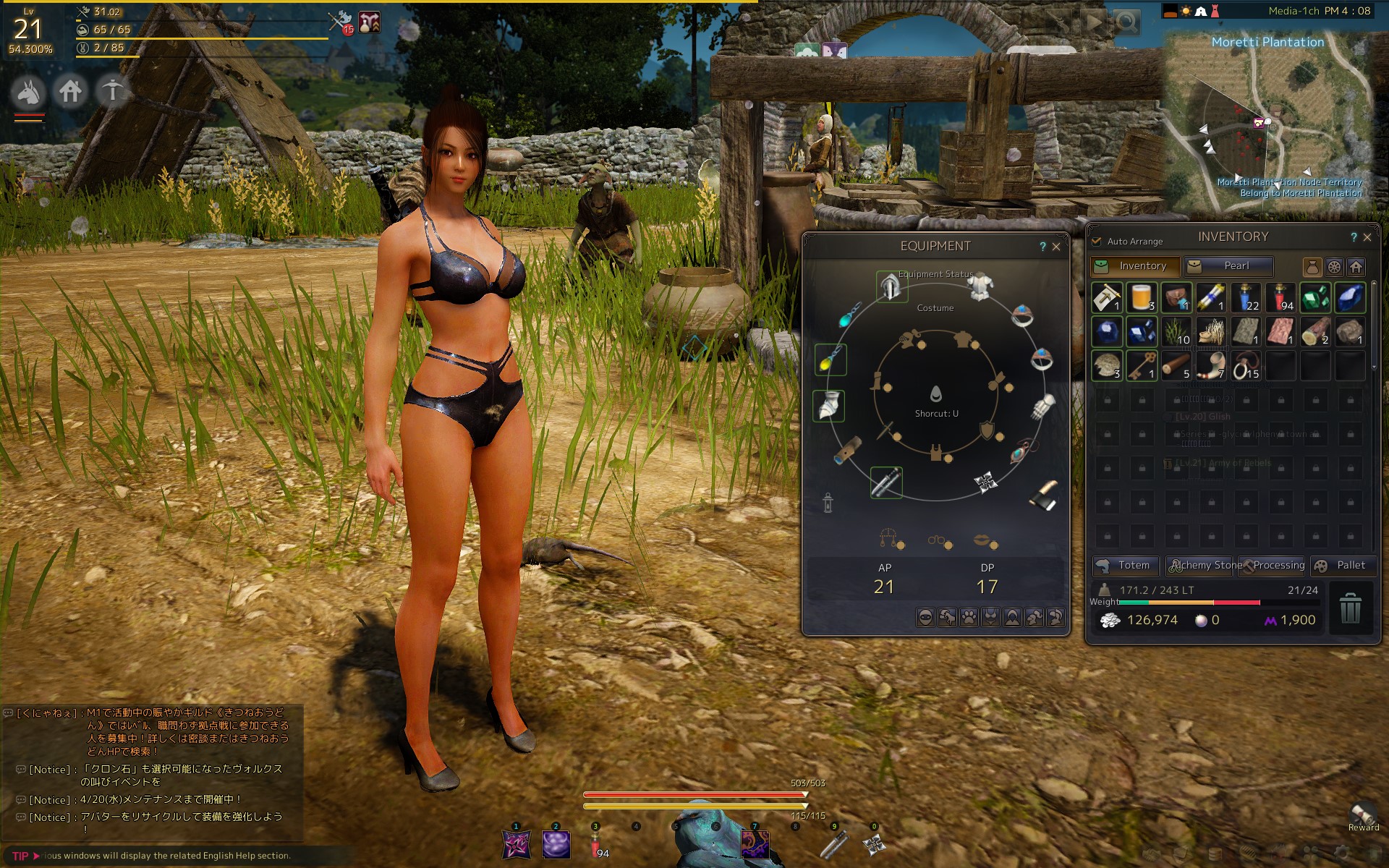
Task: Click the horse mount icon
Action: pyautogui.click(x=29, y=92)
